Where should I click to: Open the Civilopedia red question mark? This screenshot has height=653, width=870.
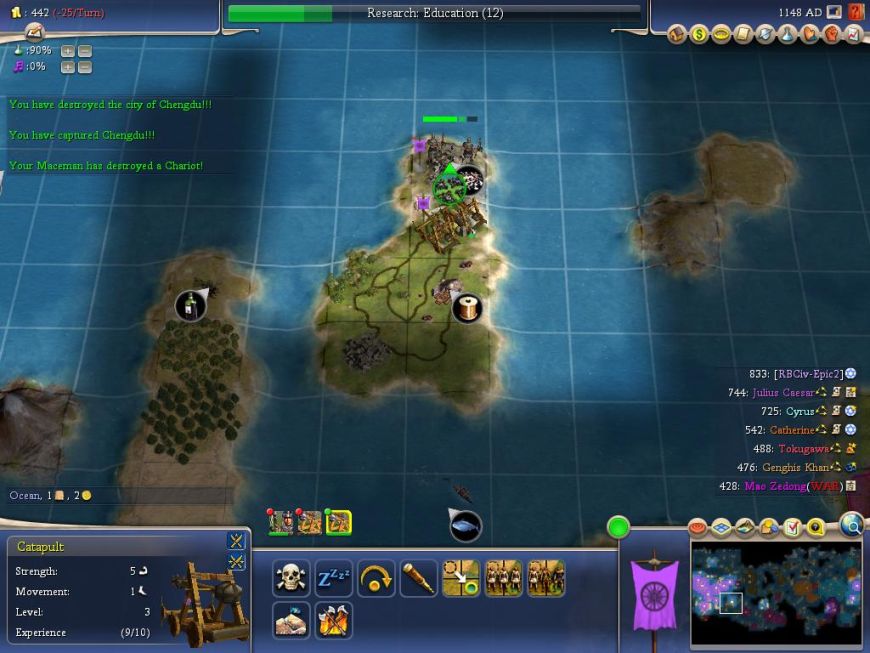click(x=856, y=12)
